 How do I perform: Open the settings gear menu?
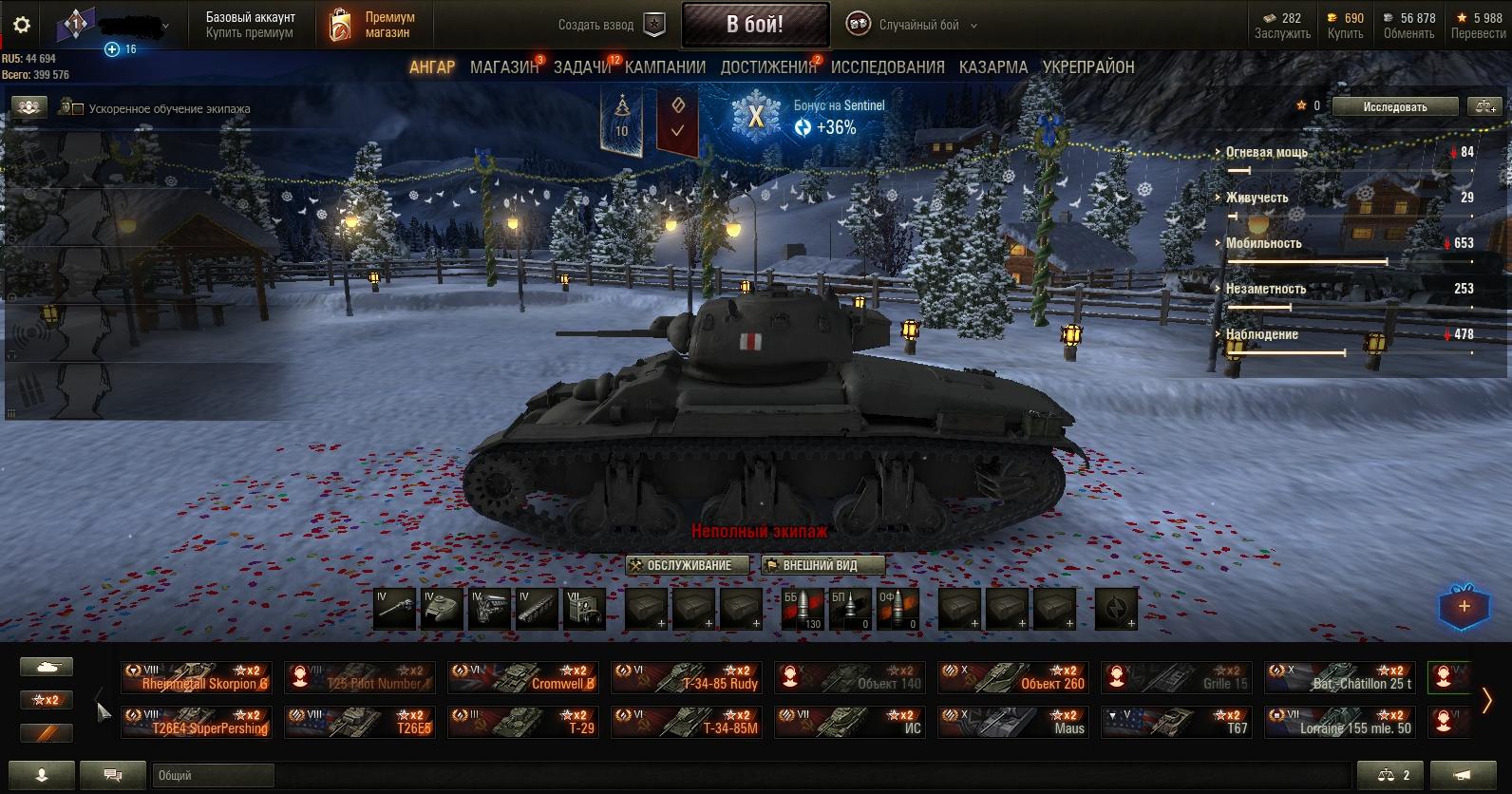pyautogui.click(x=22, y=26)
